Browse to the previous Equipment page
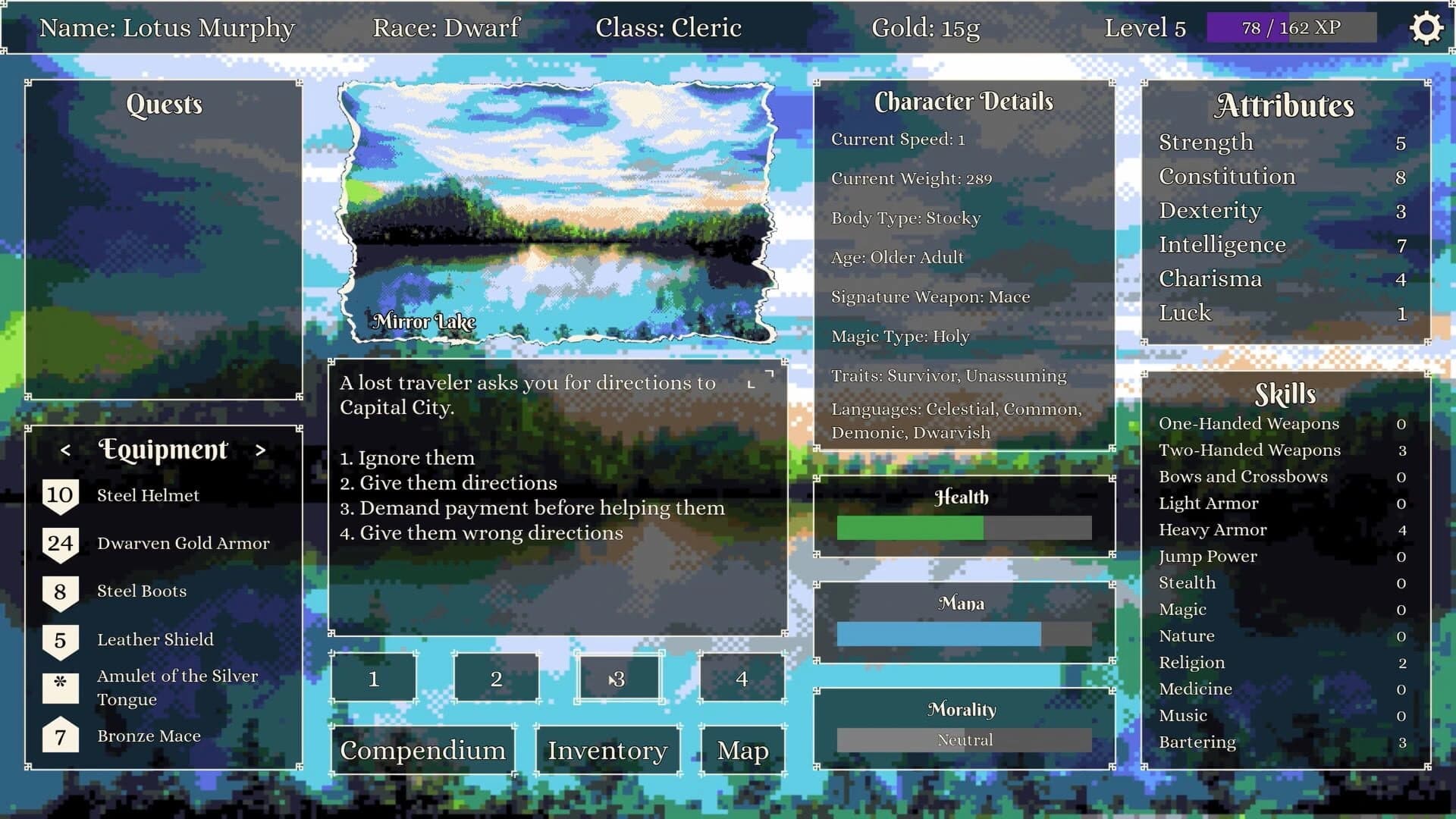 pos(64,450)
